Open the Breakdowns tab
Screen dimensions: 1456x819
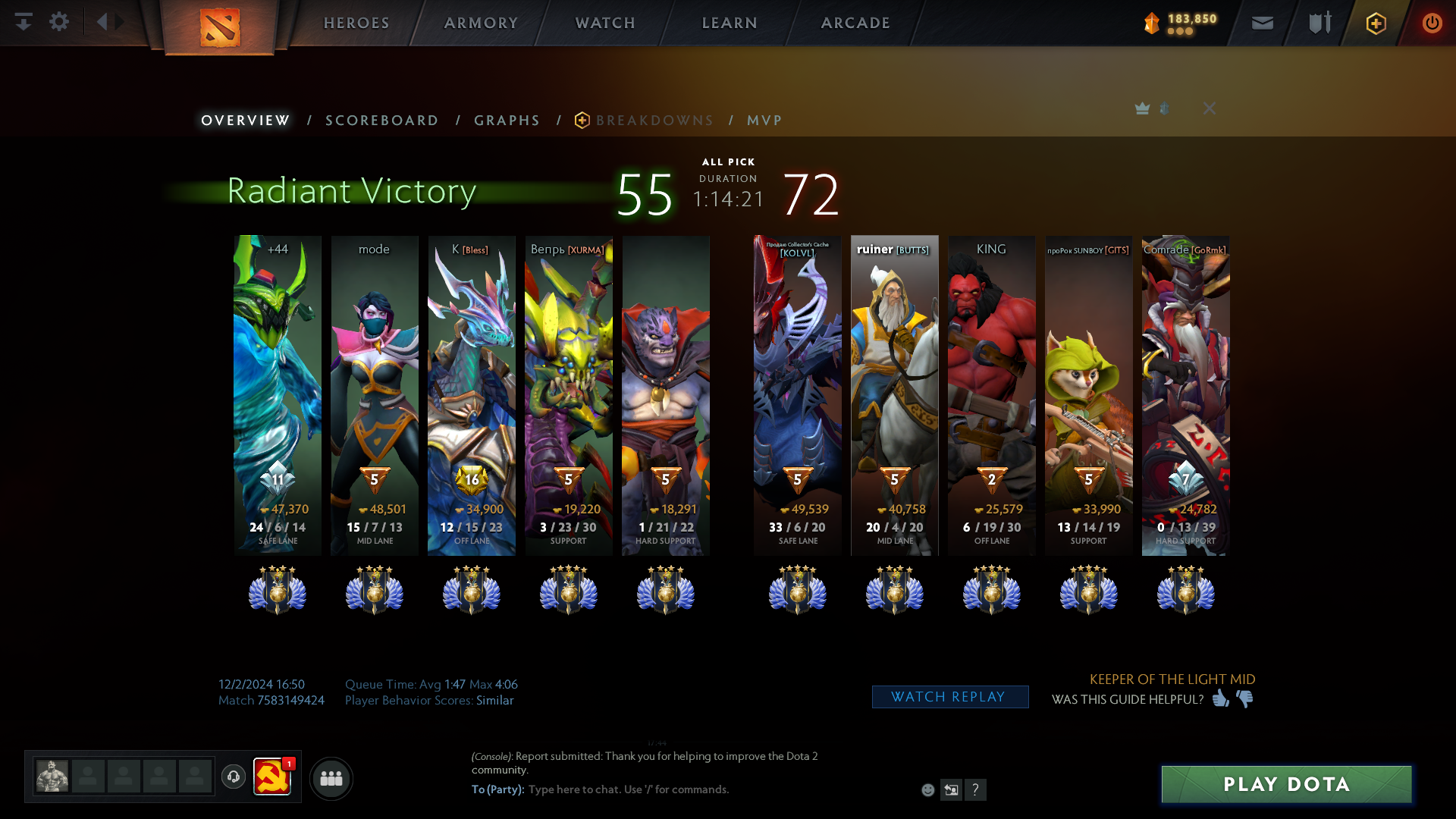pos(654,121)
